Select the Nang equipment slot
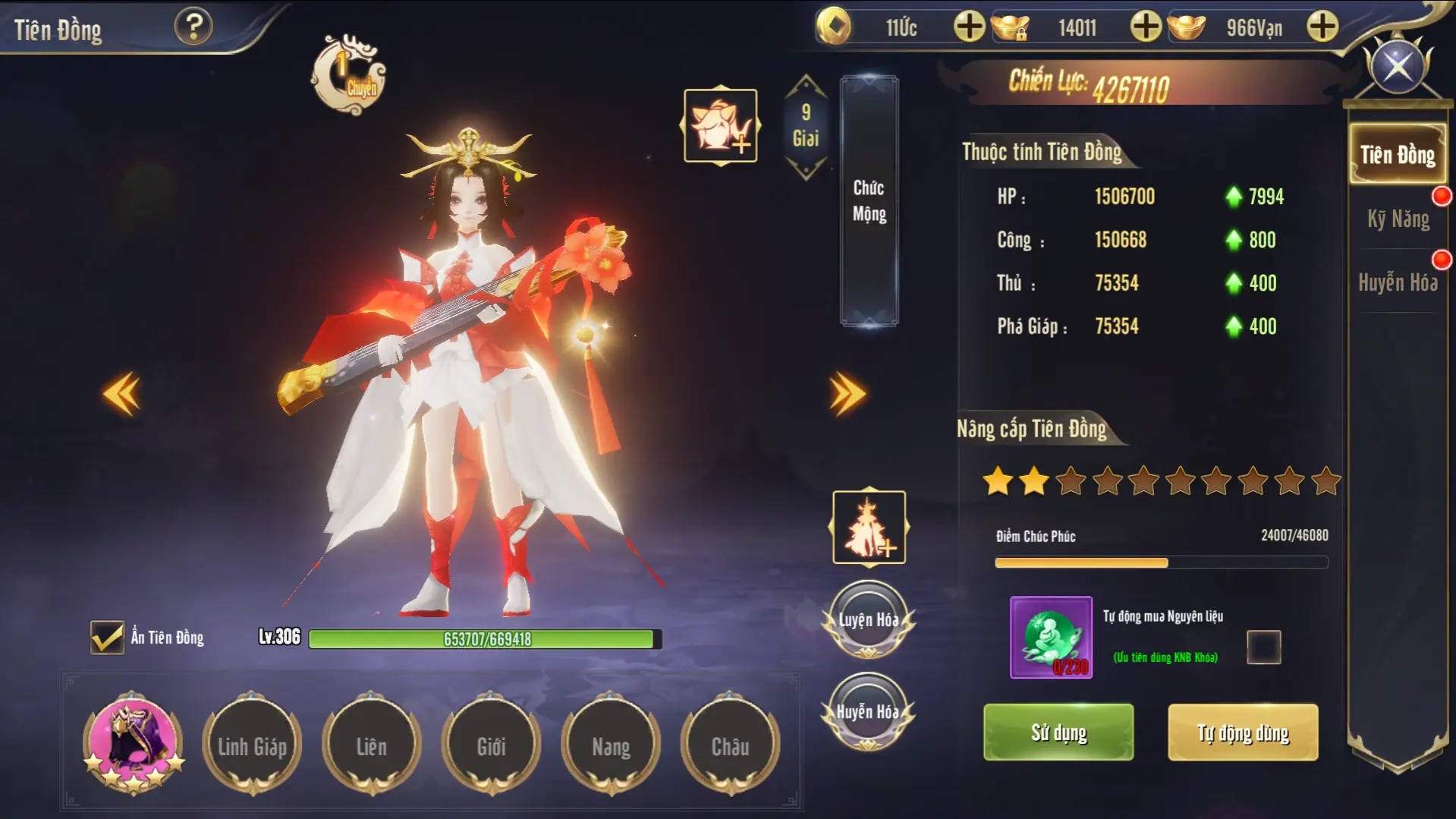The width and height of the screenshot is (1456, 819). 611,747
